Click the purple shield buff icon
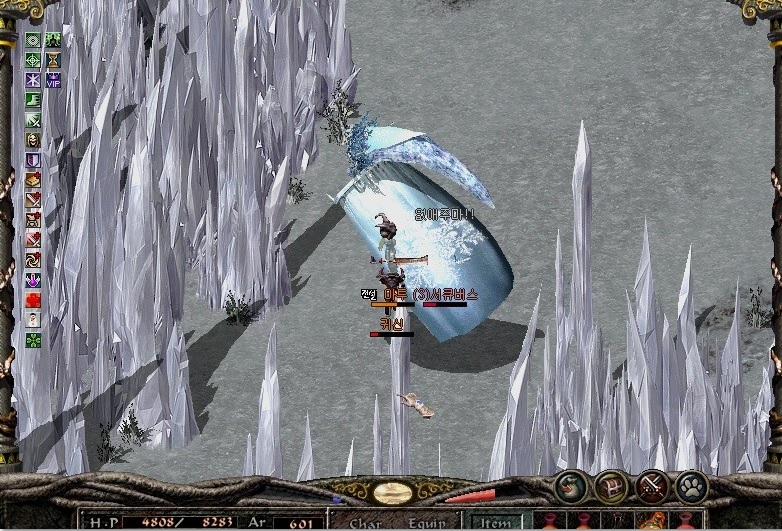 pyautogui.click(x=33, y=160)
